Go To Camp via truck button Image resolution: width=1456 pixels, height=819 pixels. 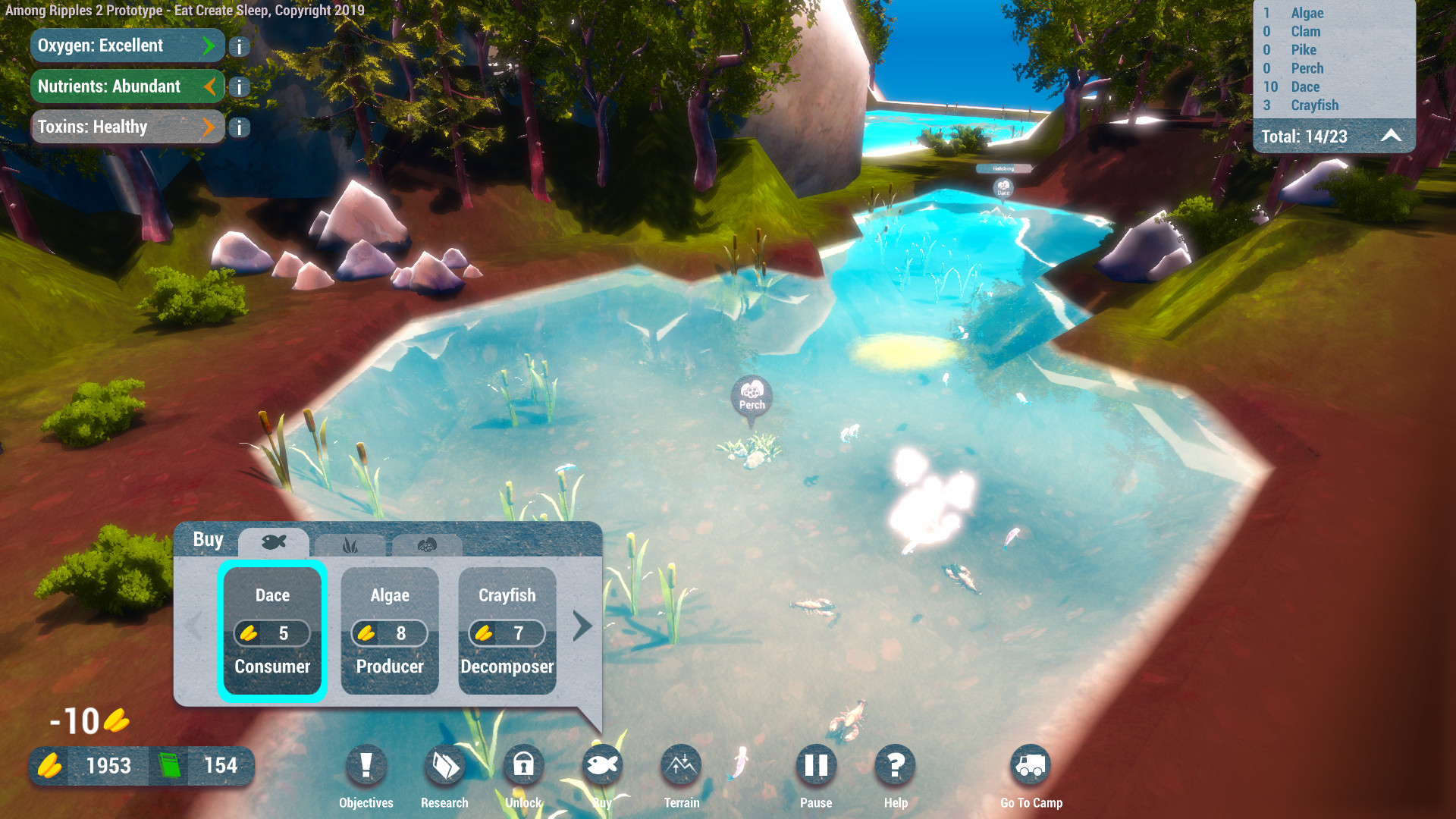[x=1031, y=766]
